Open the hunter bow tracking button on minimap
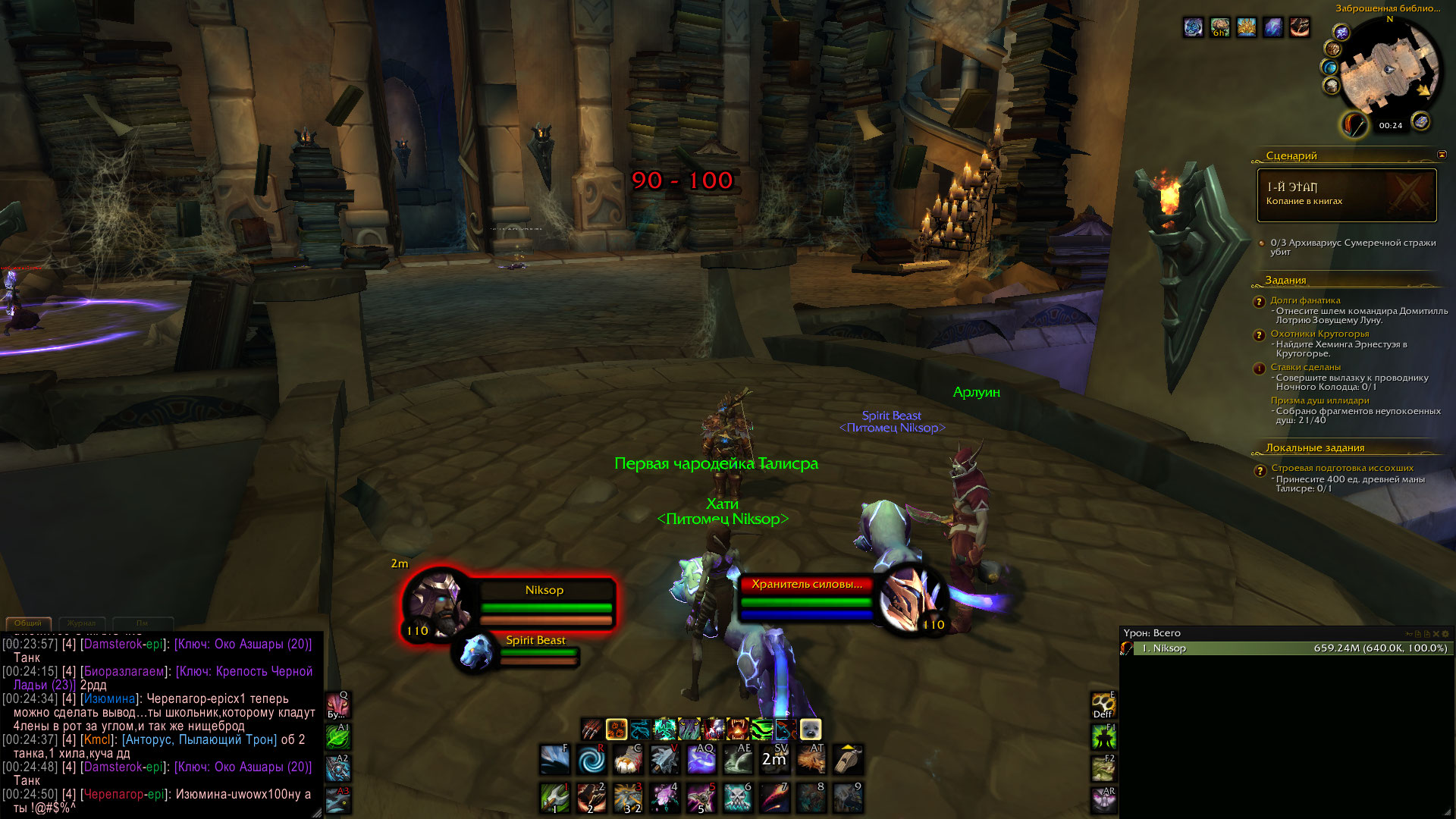1456x819 pixels. (1354, 124)
